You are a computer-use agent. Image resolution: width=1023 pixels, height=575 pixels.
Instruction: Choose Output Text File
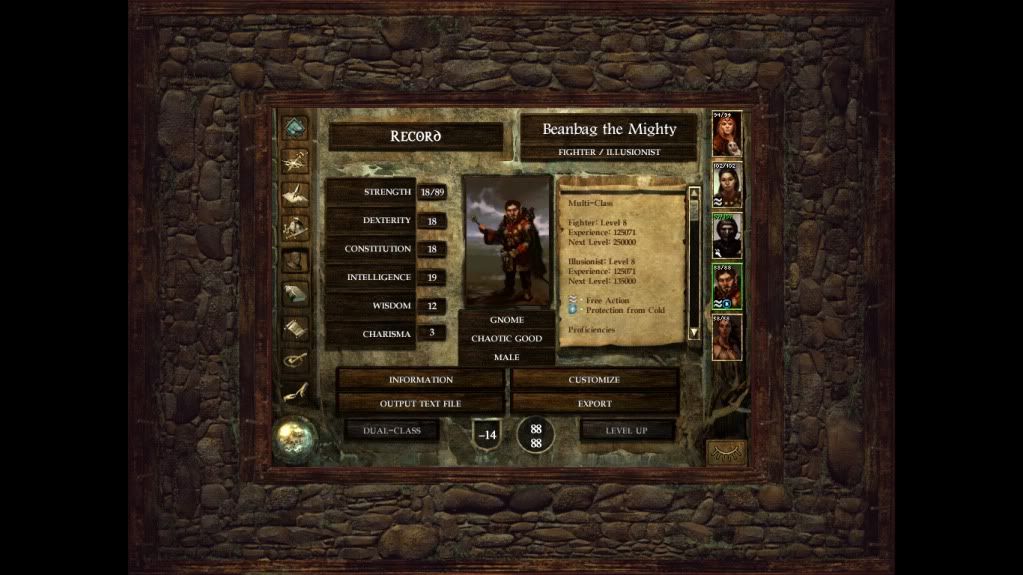pyautogui.click(x=420, y=403)
